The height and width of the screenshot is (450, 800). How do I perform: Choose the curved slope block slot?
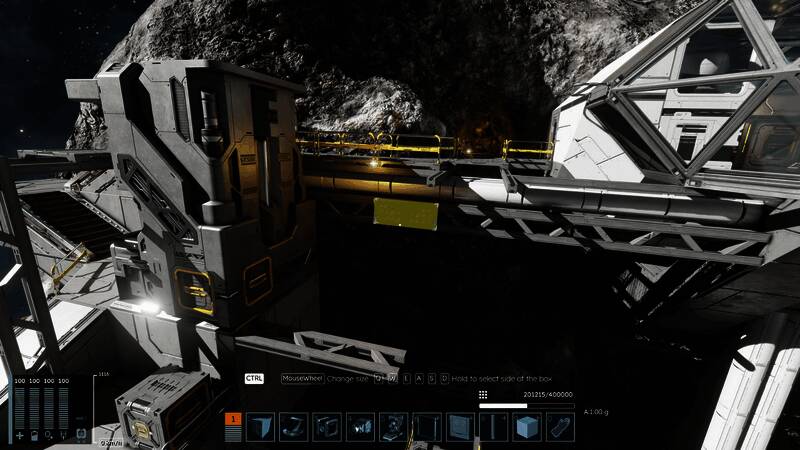pyautogui.click(x=293, y=427)
